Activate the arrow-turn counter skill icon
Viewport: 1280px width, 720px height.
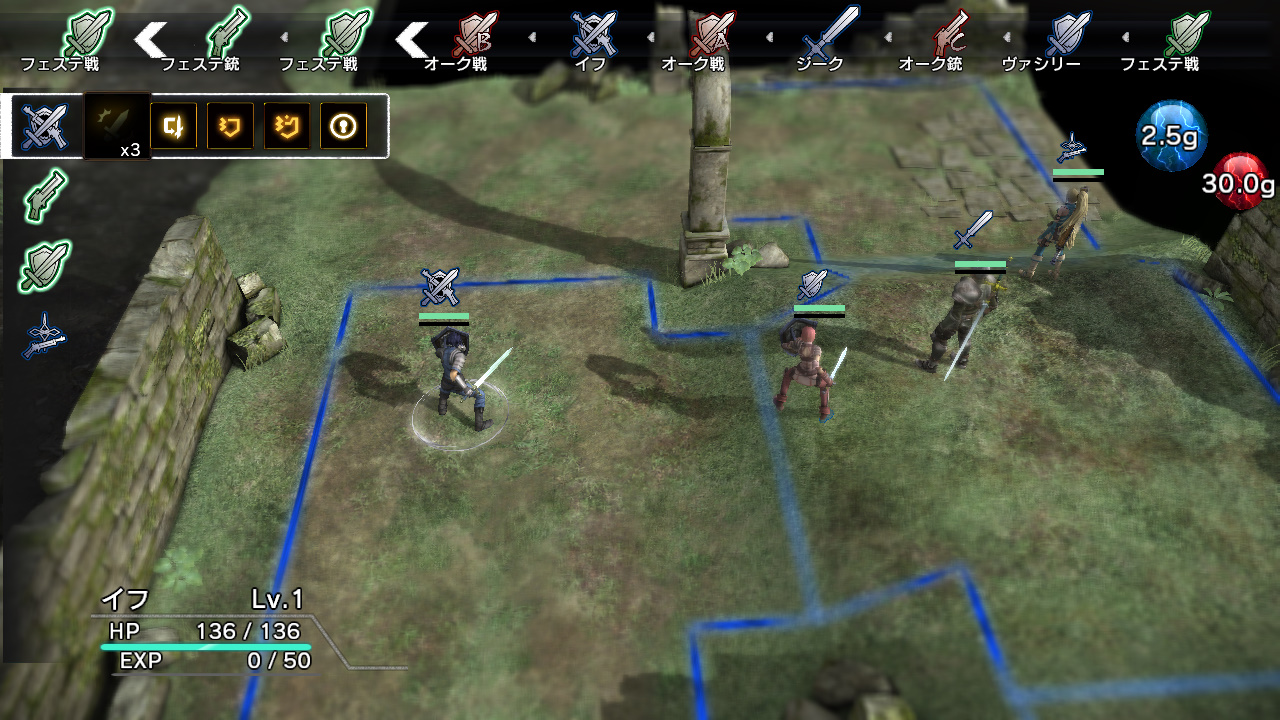[172, 126]
